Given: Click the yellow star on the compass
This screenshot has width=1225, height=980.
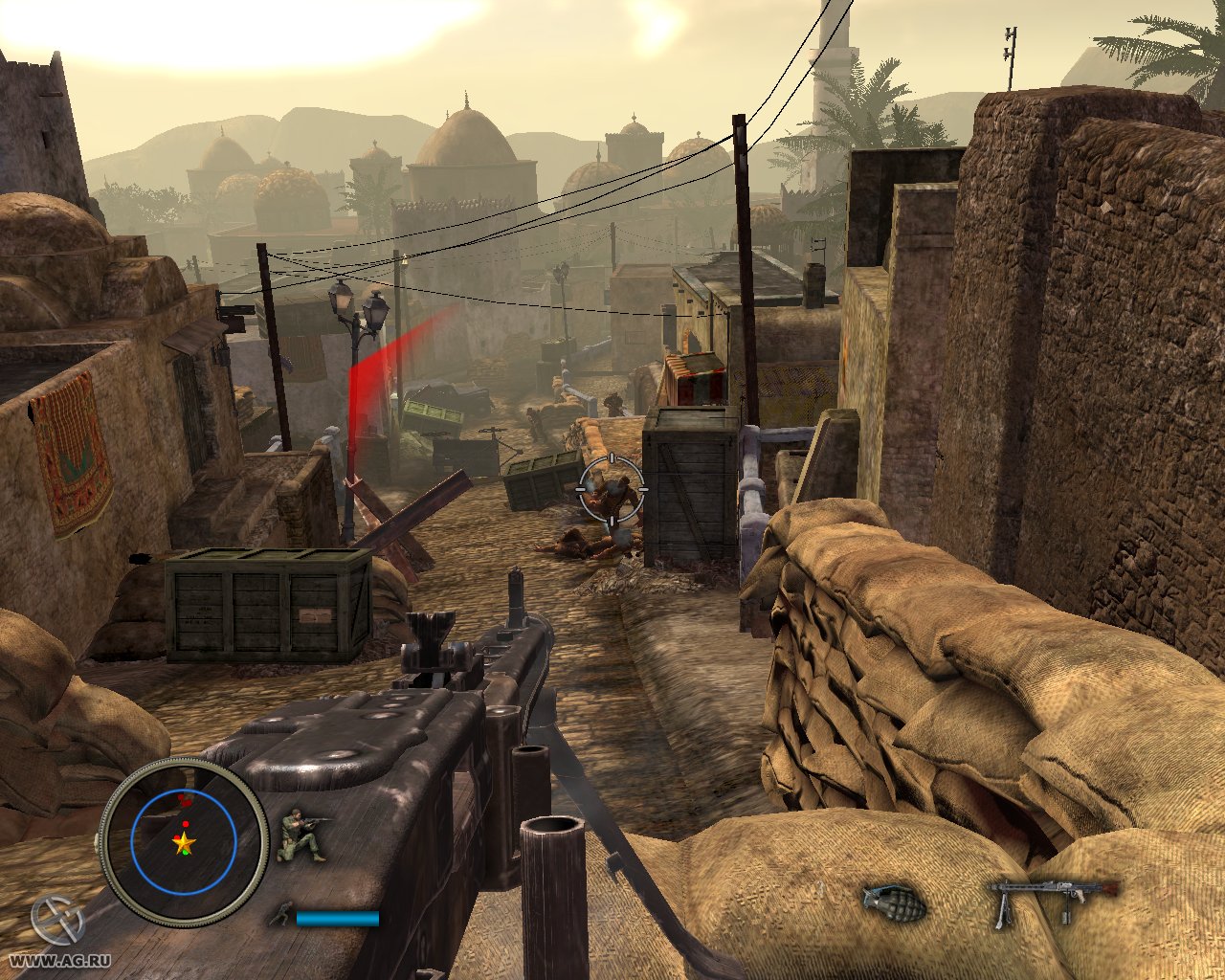Looking at the screenshot, I should click(183, 843).
